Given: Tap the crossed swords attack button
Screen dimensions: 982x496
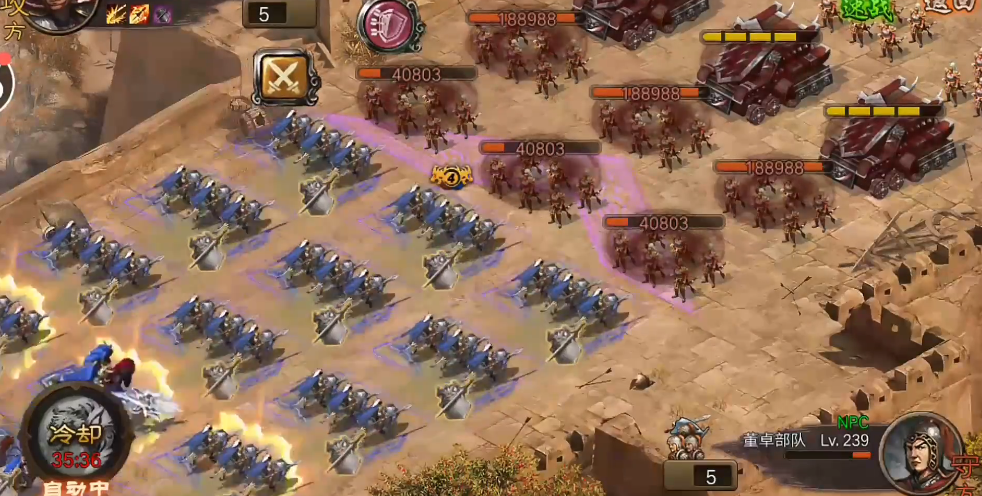Looking at the screenshot, I should click(x=285, y=76).
